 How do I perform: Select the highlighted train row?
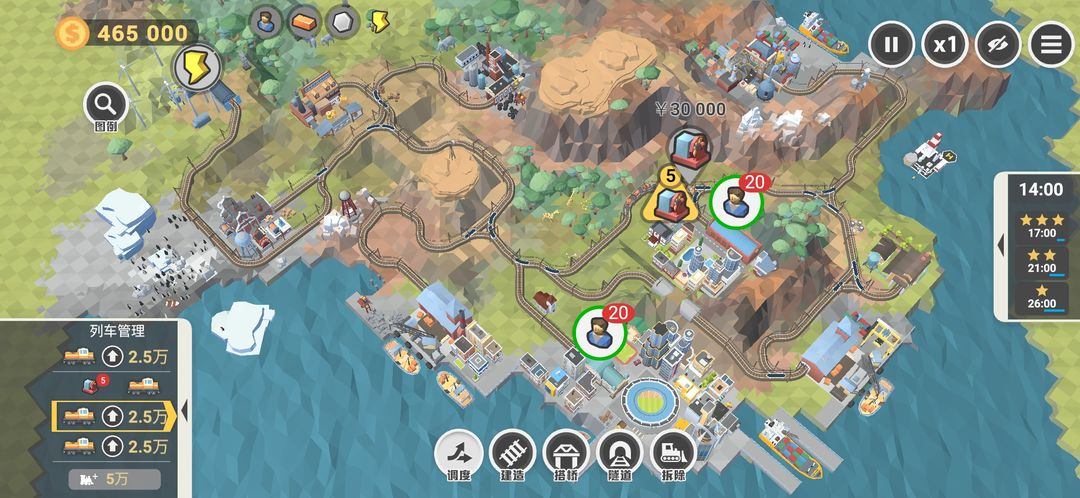click(x=113, y=414)
